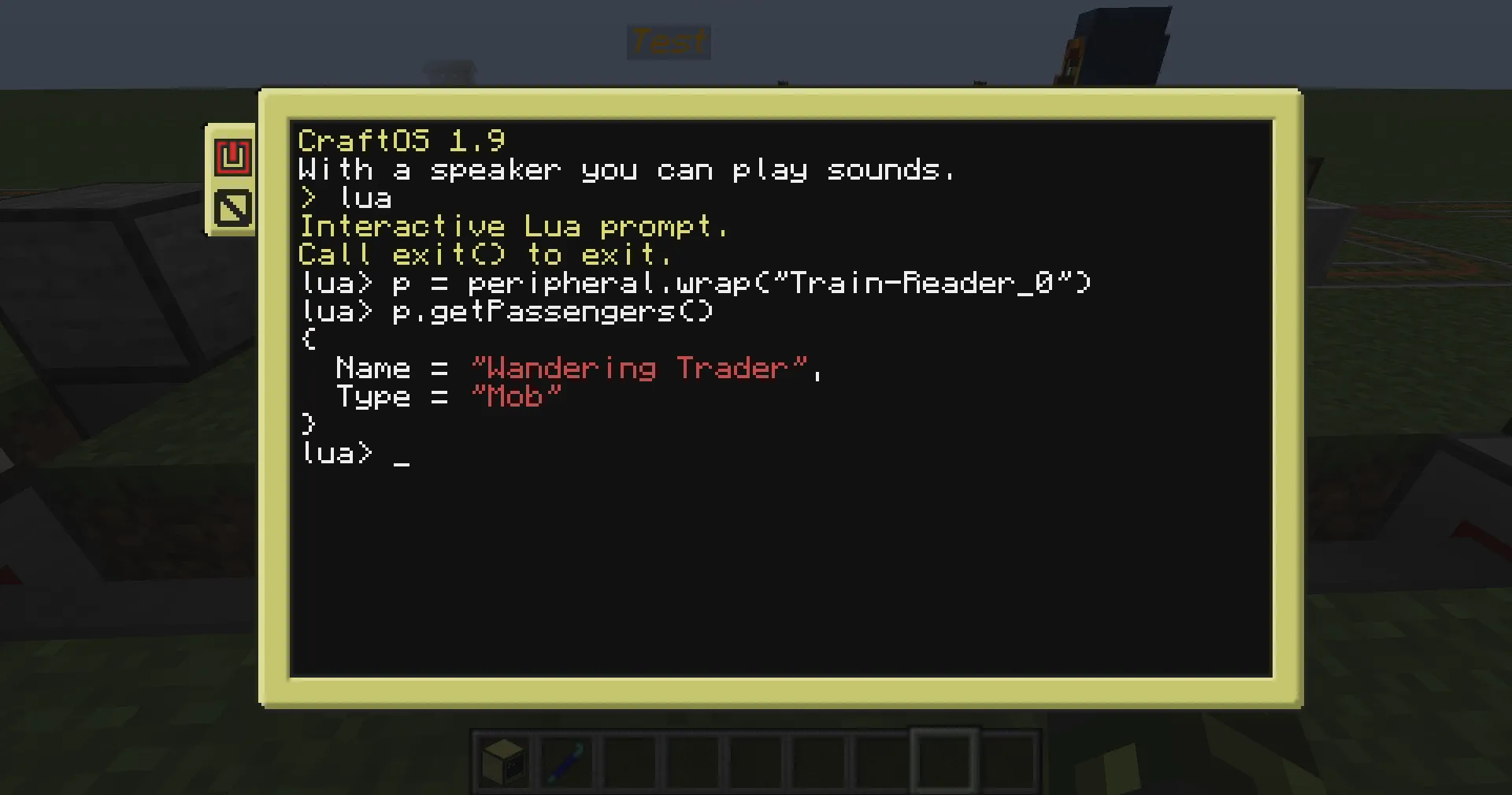The width and height of the screenshot is (1512, 795).
Task: Click the 'Mob' Type value text
Action: click(x=516, y=396)
